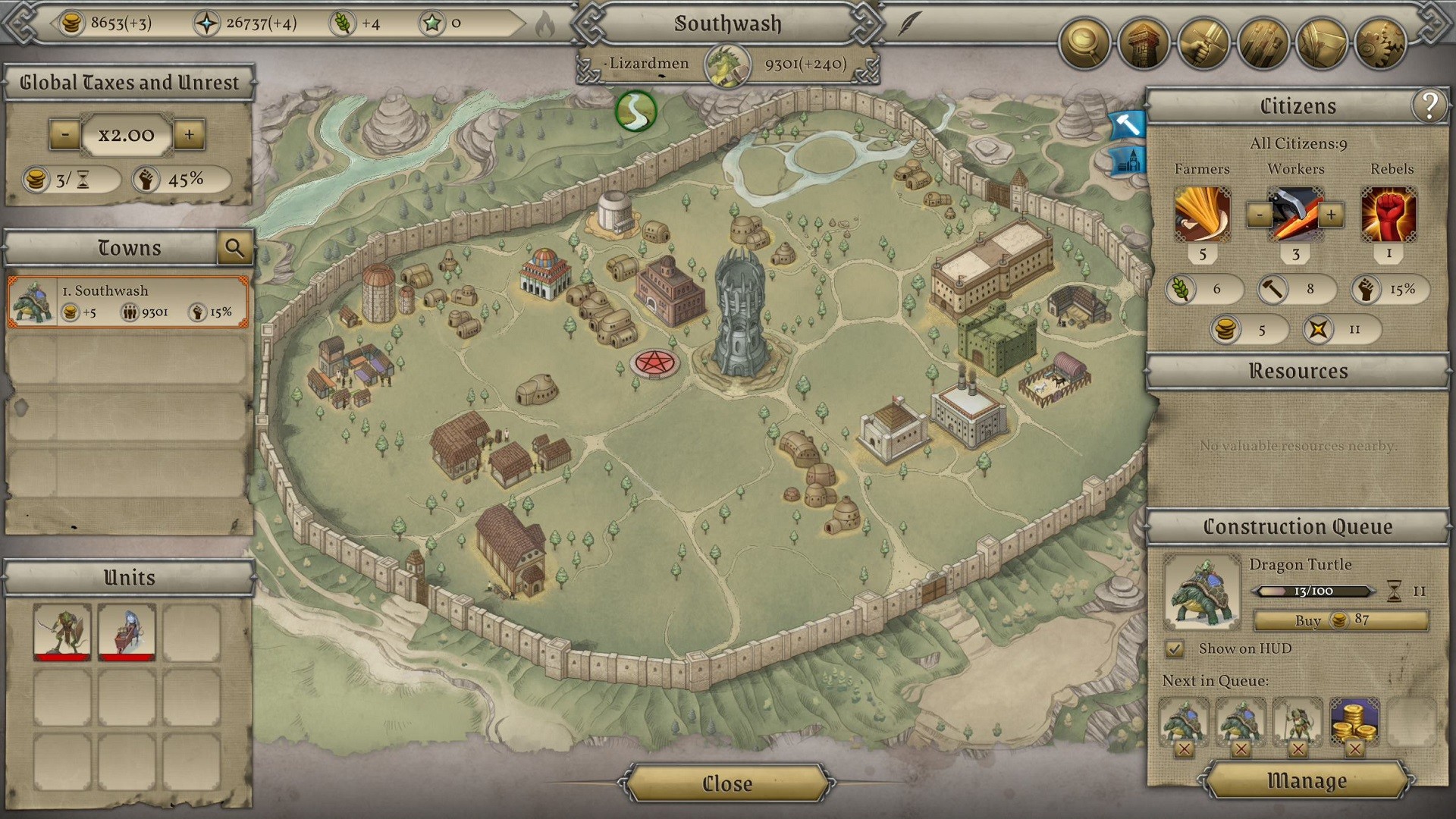1456x819 pixels.
Task: Open the town search magnifier
Action: (234, 248)
